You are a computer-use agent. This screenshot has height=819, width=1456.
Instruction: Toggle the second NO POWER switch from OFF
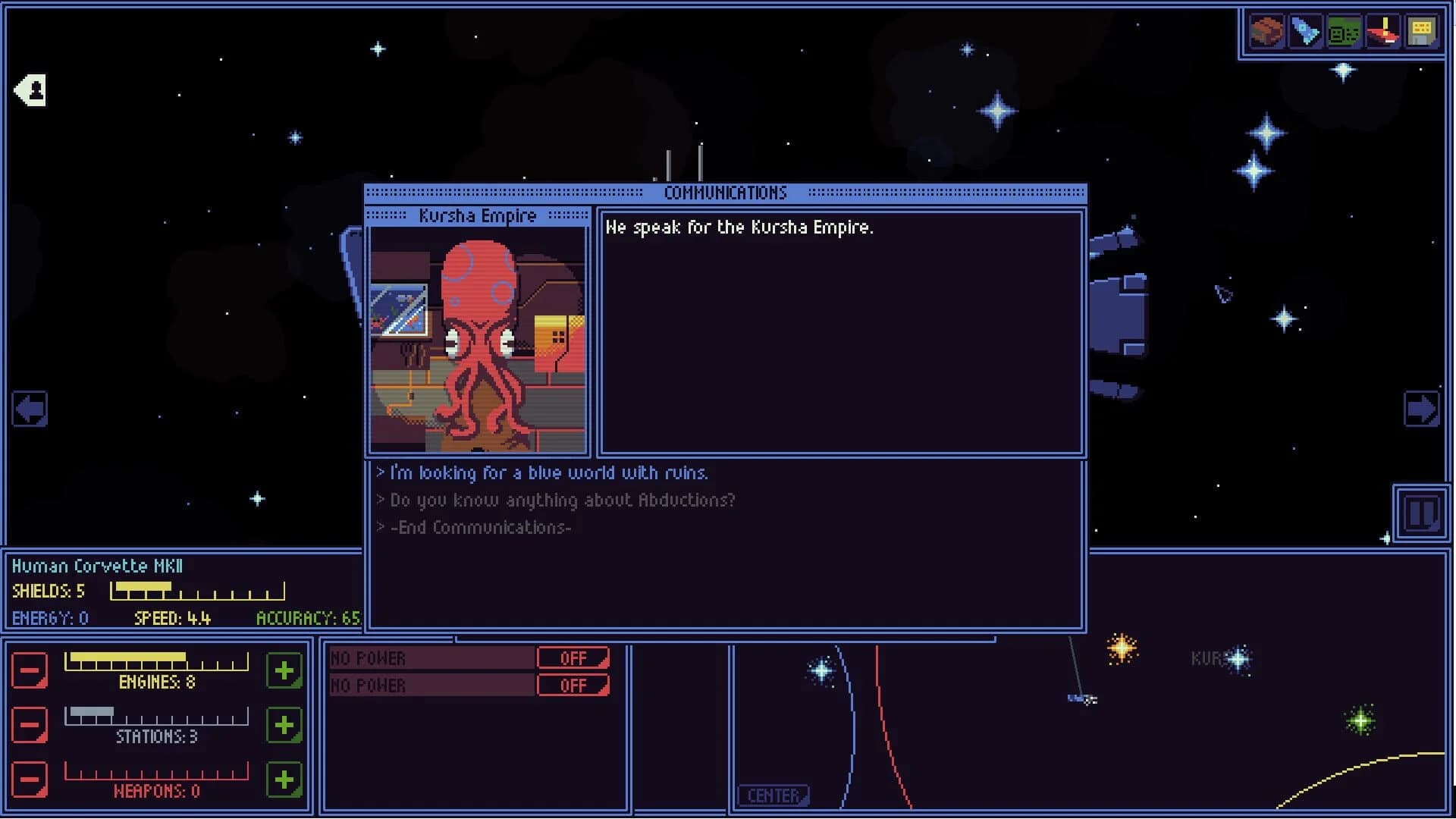[573, 685]
